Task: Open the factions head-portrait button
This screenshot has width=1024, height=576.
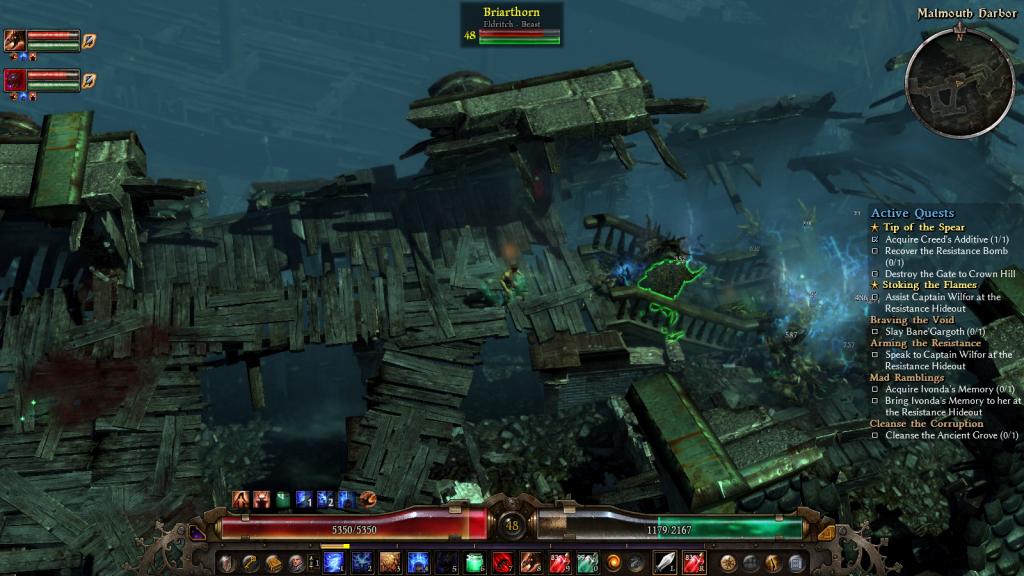Action: point(295,563)
